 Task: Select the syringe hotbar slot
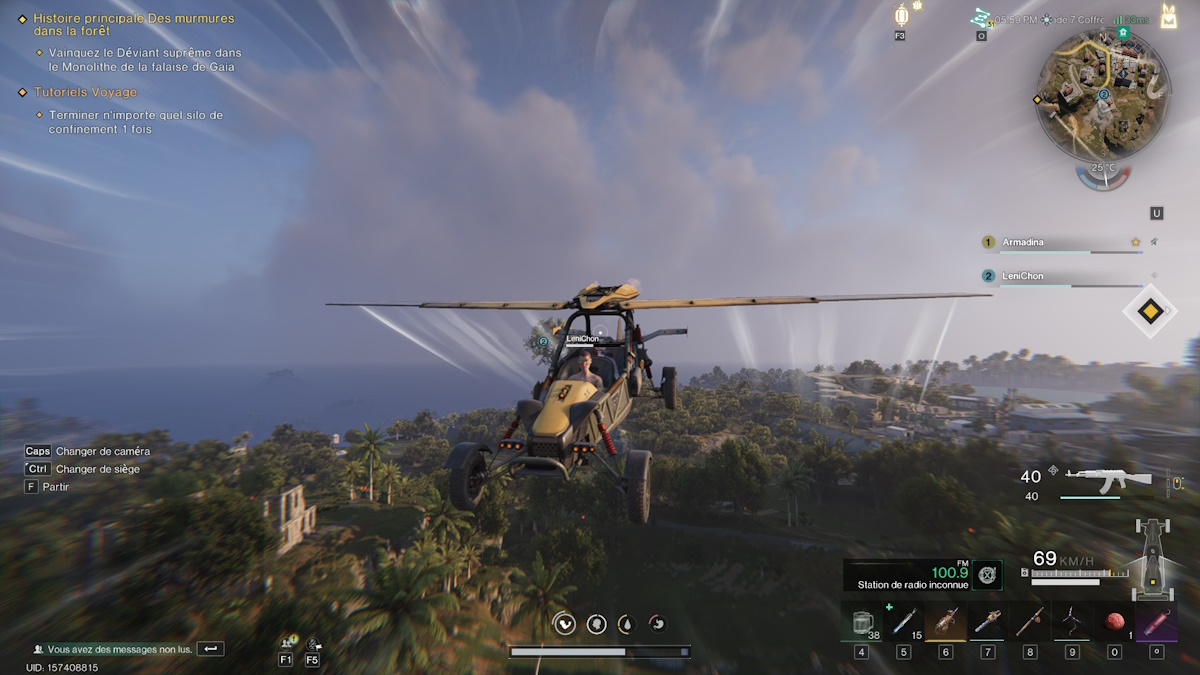coord(903,623)
